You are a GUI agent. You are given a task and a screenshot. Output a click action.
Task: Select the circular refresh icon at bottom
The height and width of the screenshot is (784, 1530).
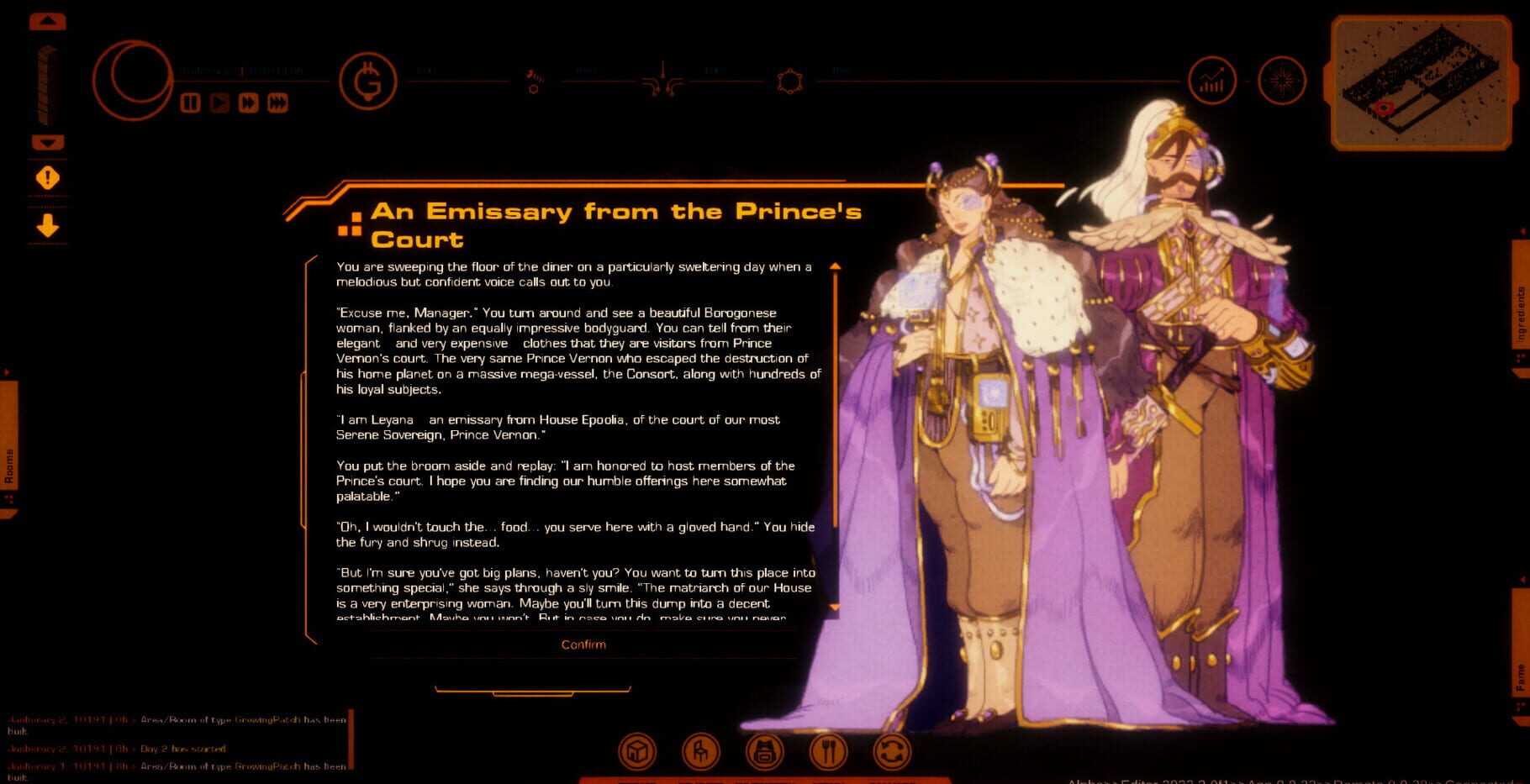click(x=892, y=753)
